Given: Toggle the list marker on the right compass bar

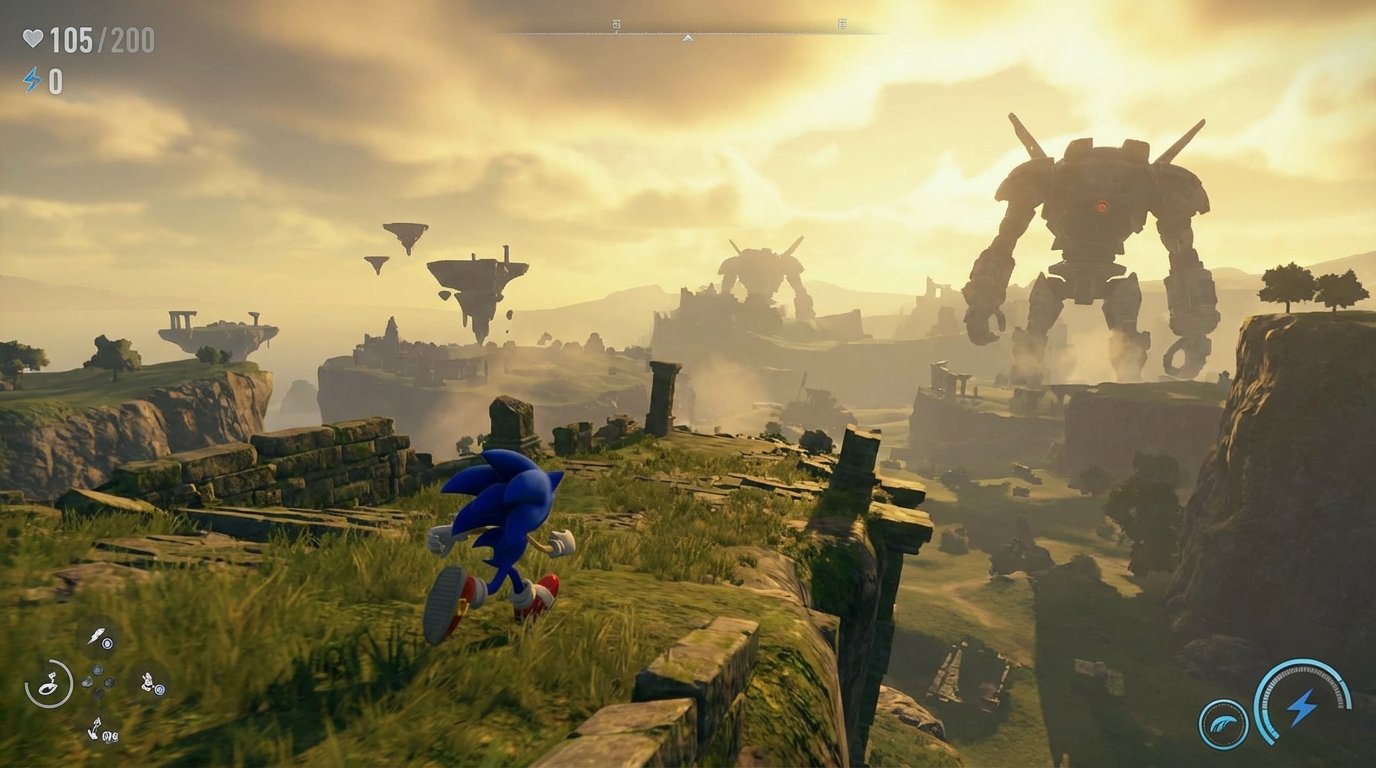Looking at the screenshot, I should click(x=845, y=25).
